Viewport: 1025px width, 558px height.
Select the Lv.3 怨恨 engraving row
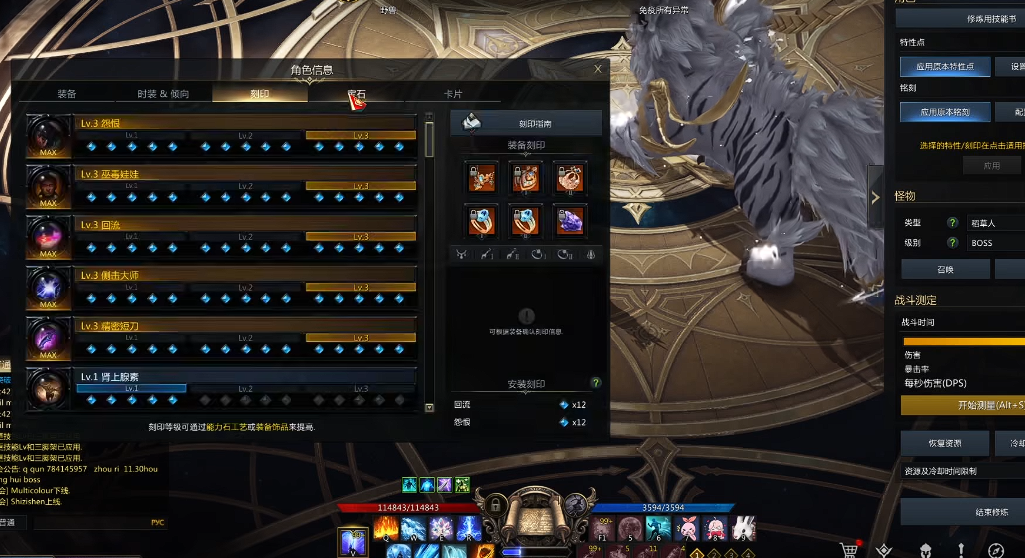(x=222, y=135)
